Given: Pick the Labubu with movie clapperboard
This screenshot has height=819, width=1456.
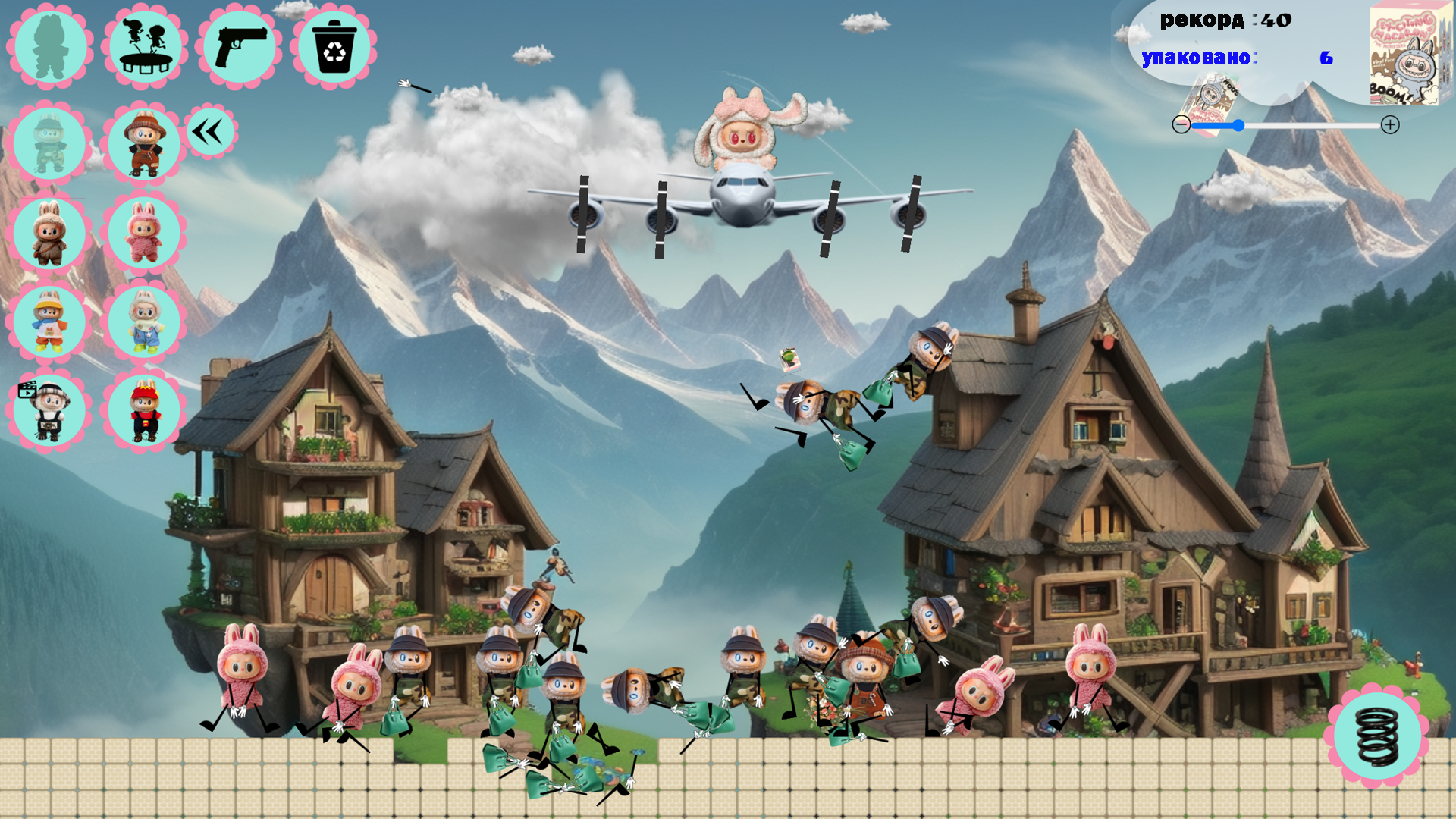Looking at the screenshot, I should click(x=48, y=409).
